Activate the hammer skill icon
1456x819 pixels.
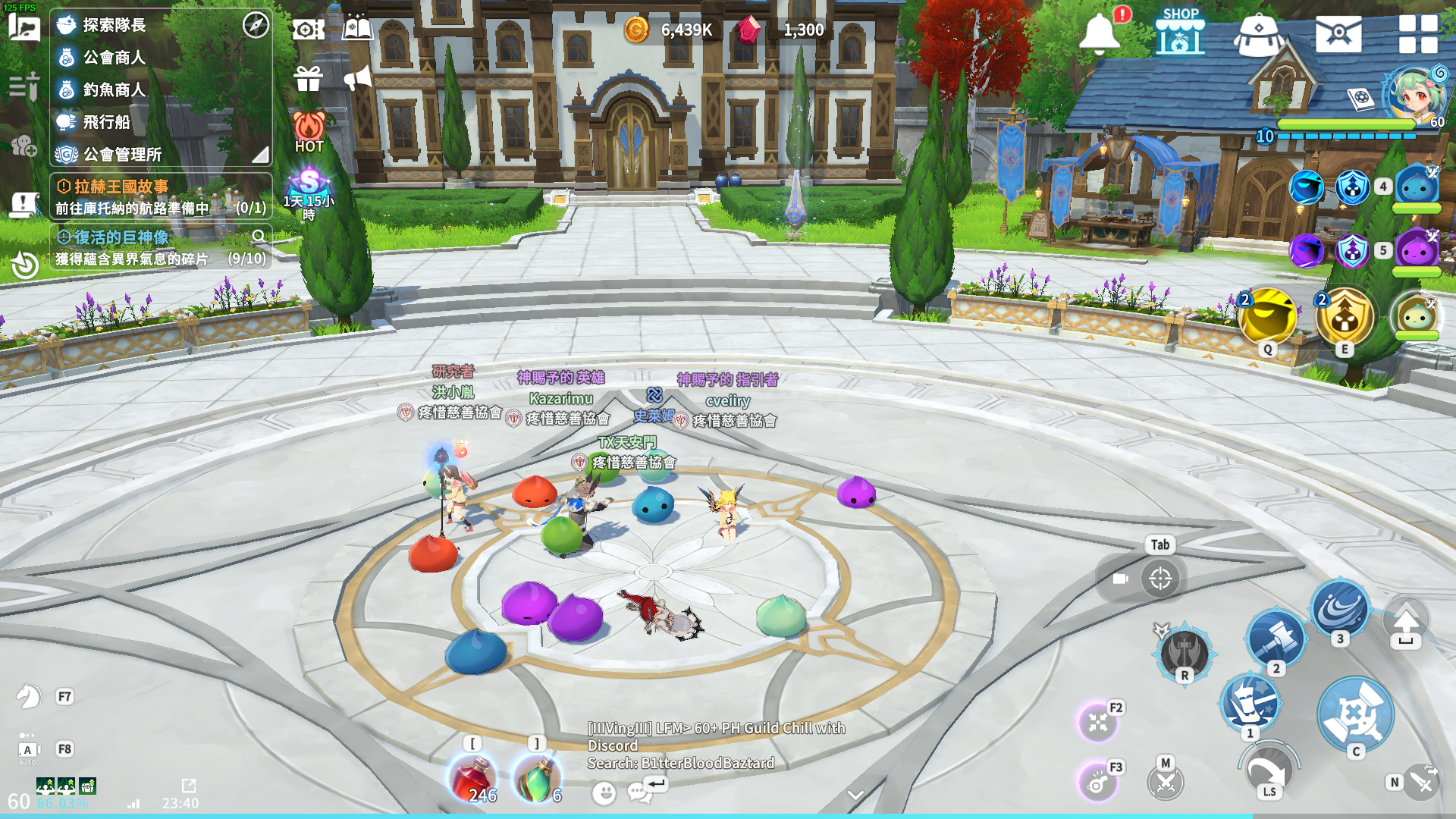(1276, 639)
